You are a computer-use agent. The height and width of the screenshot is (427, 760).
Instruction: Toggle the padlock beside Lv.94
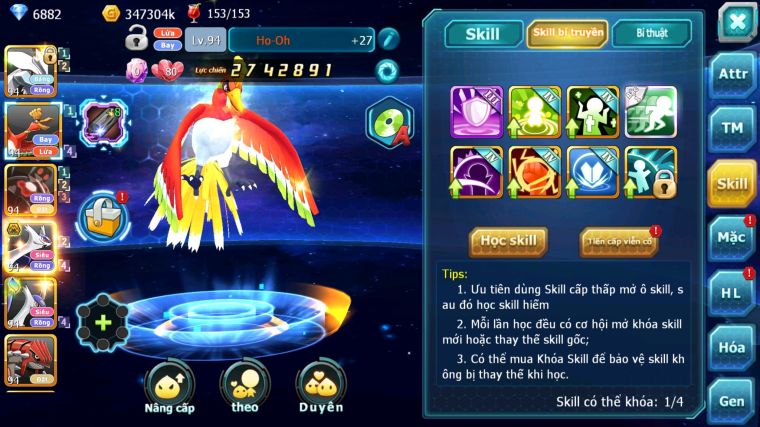coord(137,39)
